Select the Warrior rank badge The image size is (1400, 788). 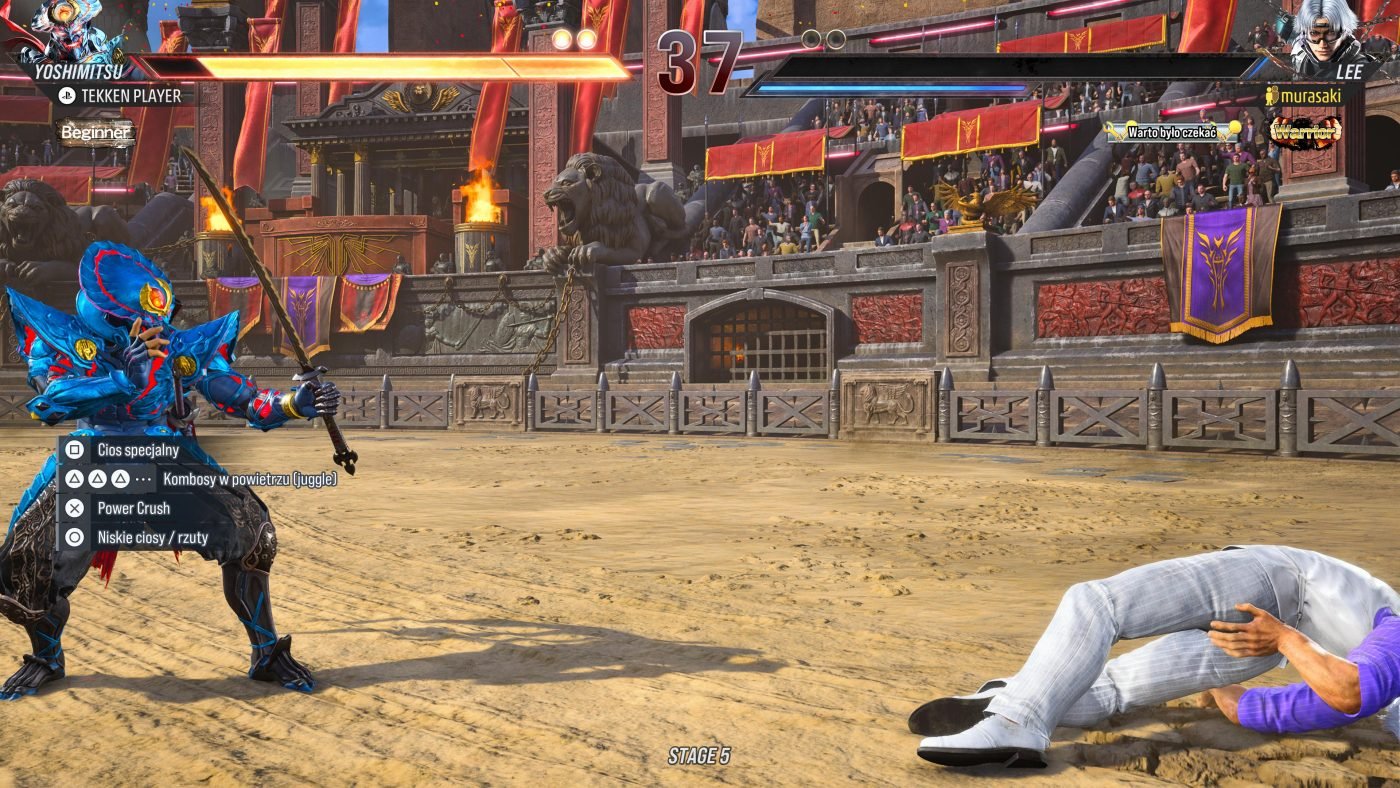[1305, 132]
